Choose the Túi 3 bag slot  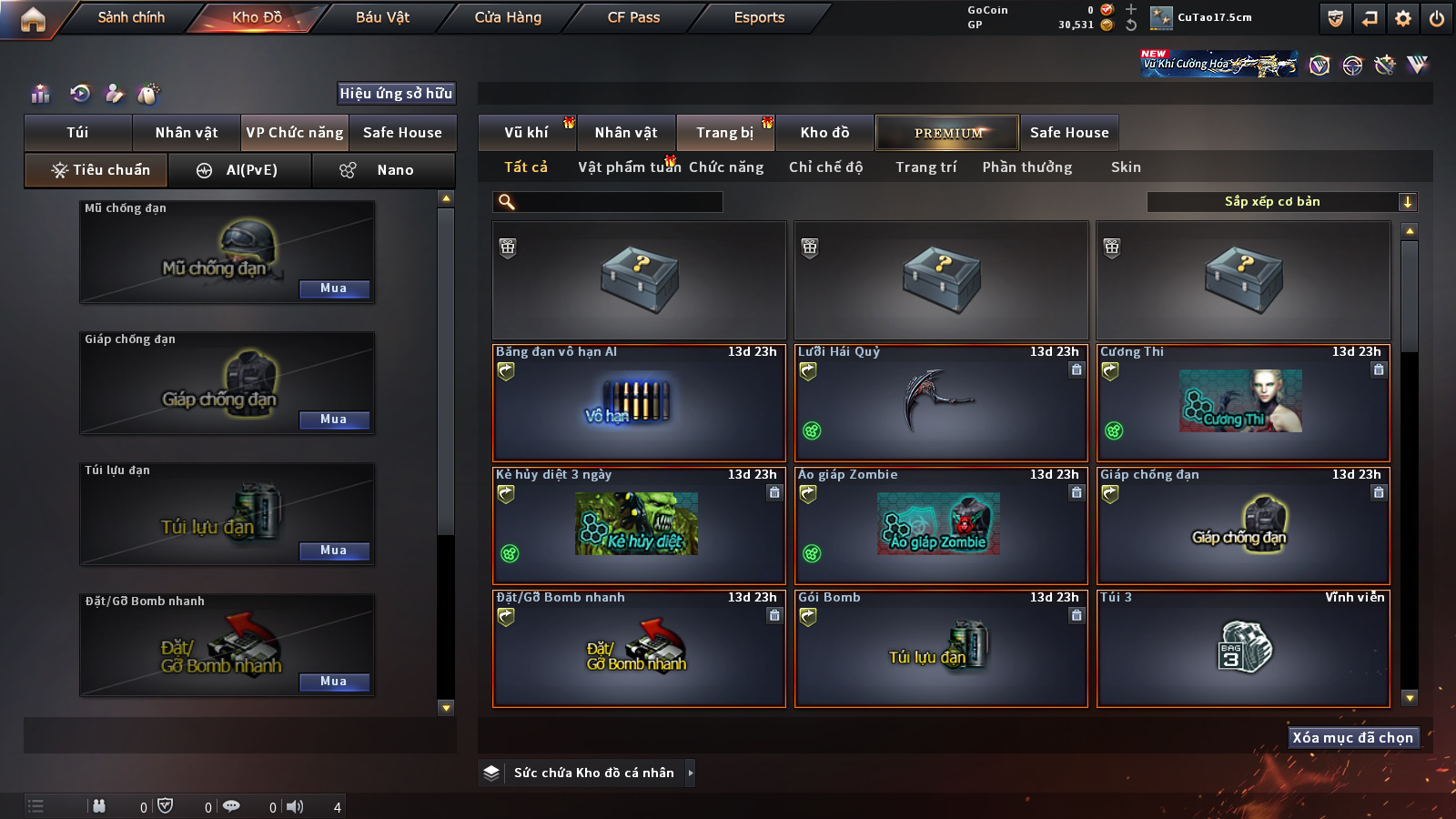coord(1243,648)
